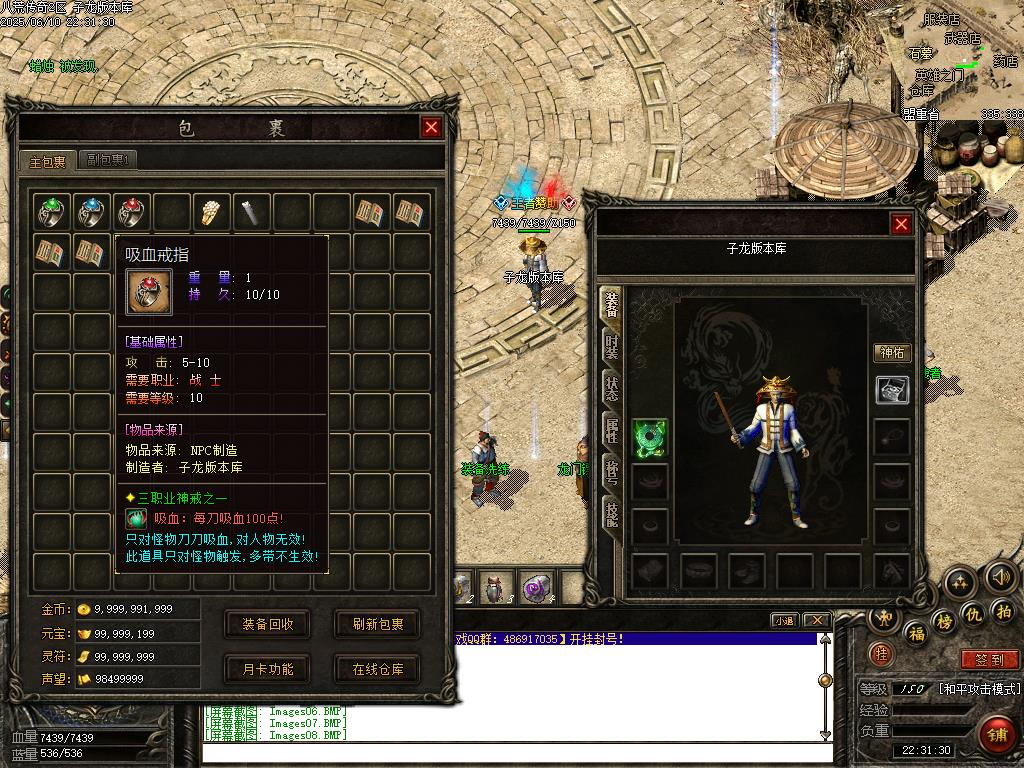Close the character equipment panel
This screenshot has width=1024, height=768.
901,225
